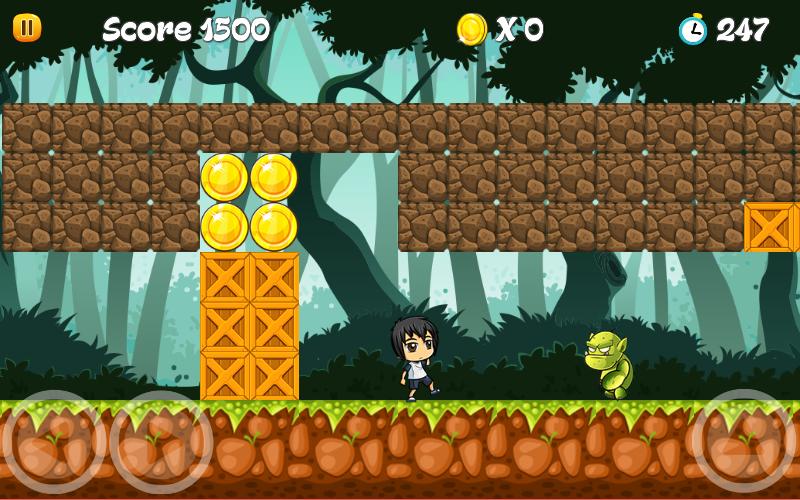Viewport: 800px width, 500px height.
Task: Tap the move-right touch control circle
Action: [162, 442]
